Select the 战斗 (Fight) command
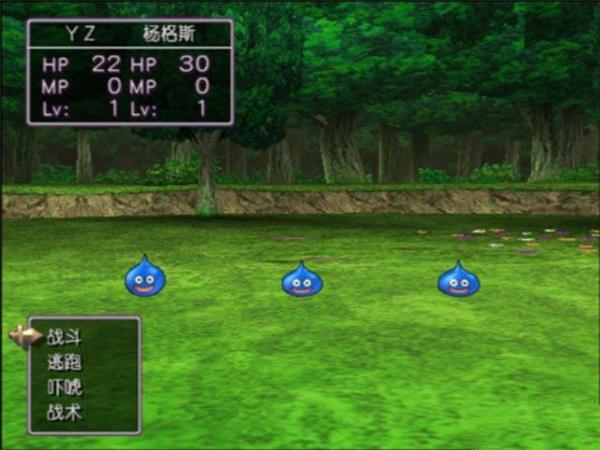The height and width of the screenshot is (450, 600). pyautogui.click(x=64, y=338)
